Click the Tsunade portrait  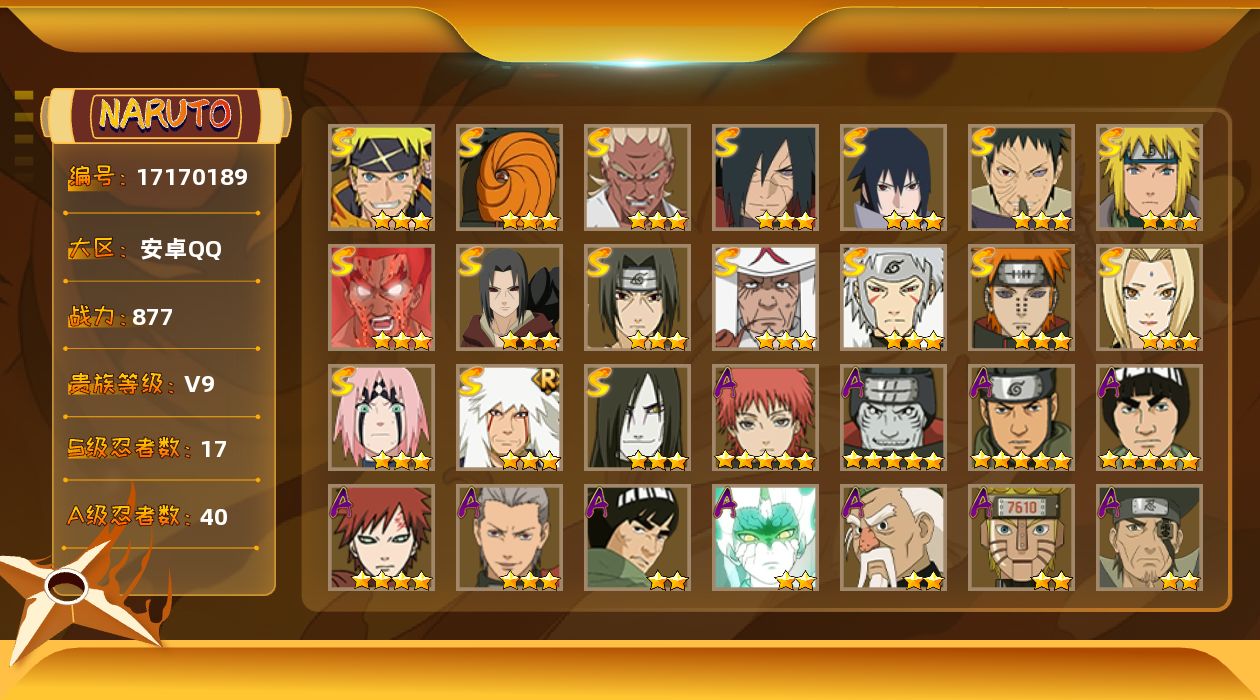click(x=1149, y=297)
